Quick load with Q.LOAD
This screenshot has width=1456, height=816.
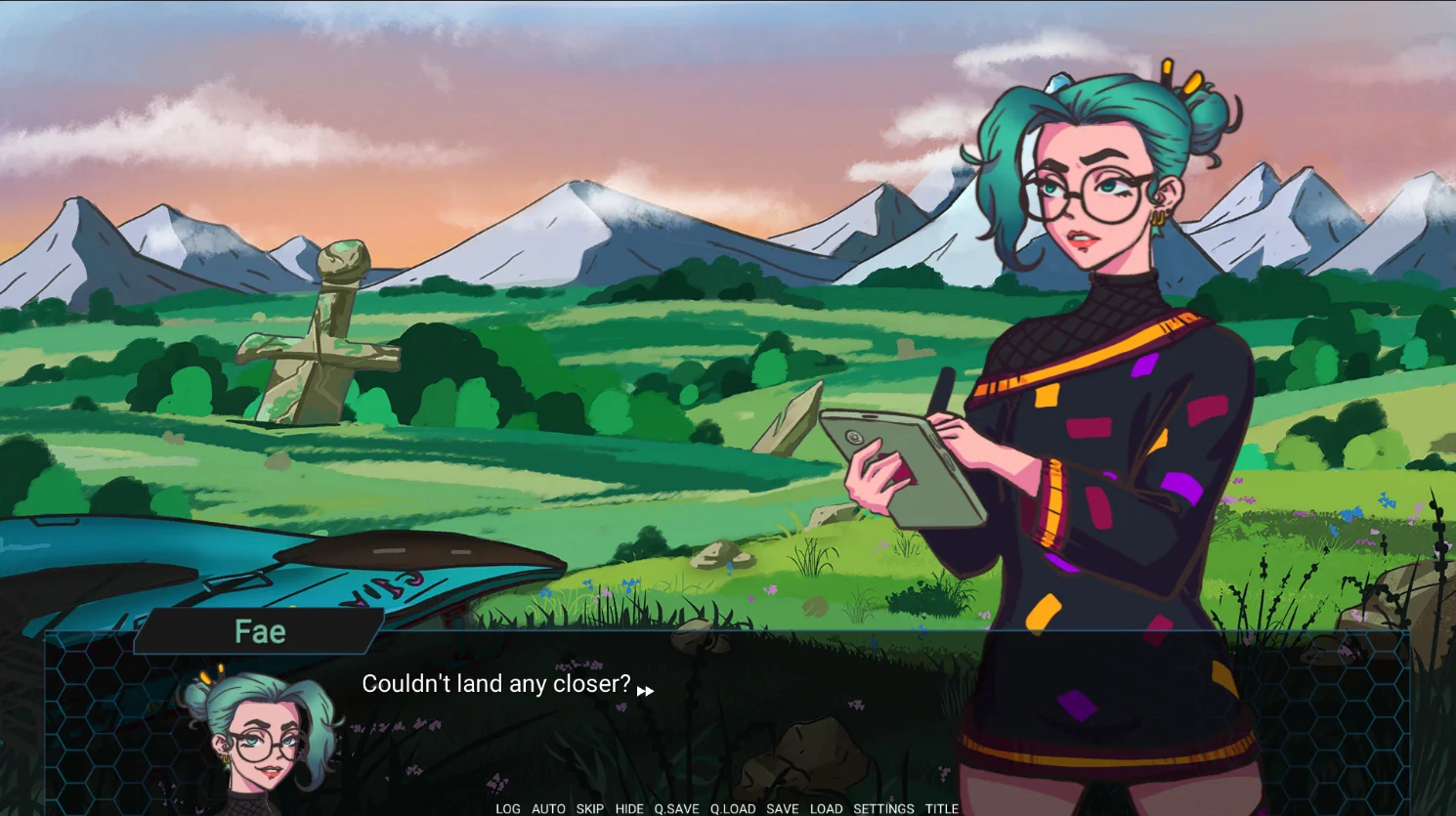click(733, 808)
